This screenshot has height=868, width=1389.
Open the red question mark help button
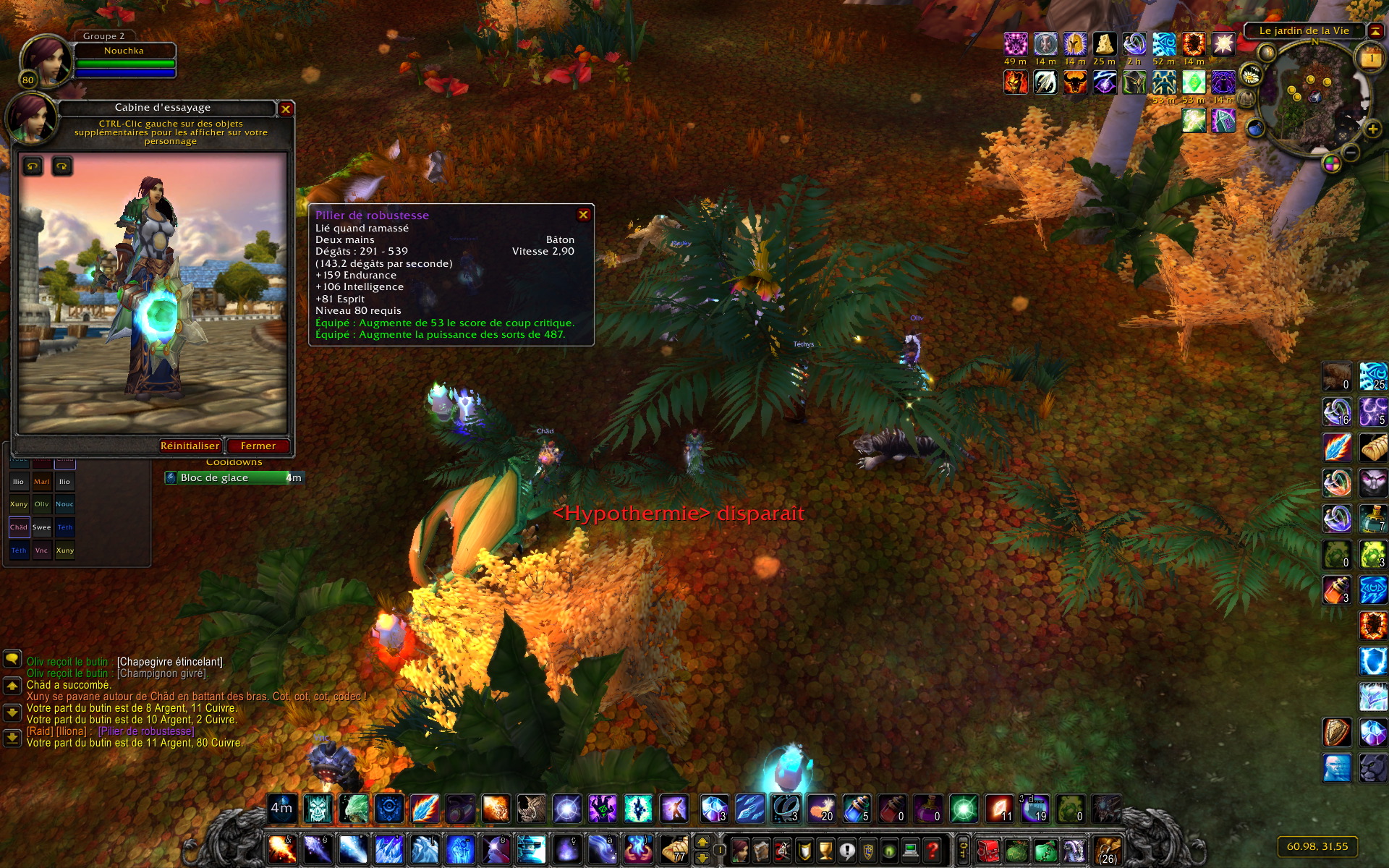933,849
